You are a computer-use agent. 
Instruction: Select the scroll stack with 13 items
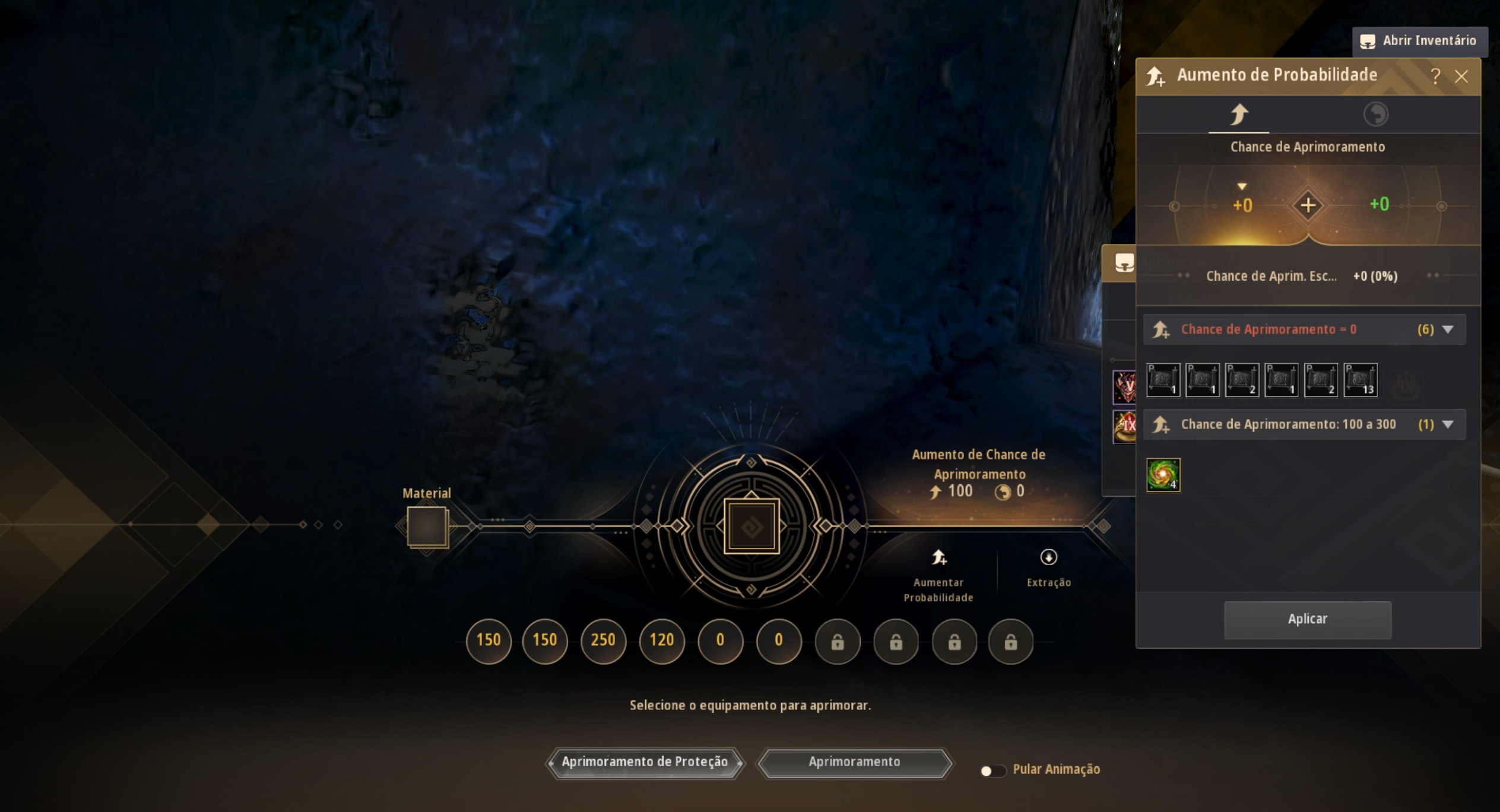1360,380
